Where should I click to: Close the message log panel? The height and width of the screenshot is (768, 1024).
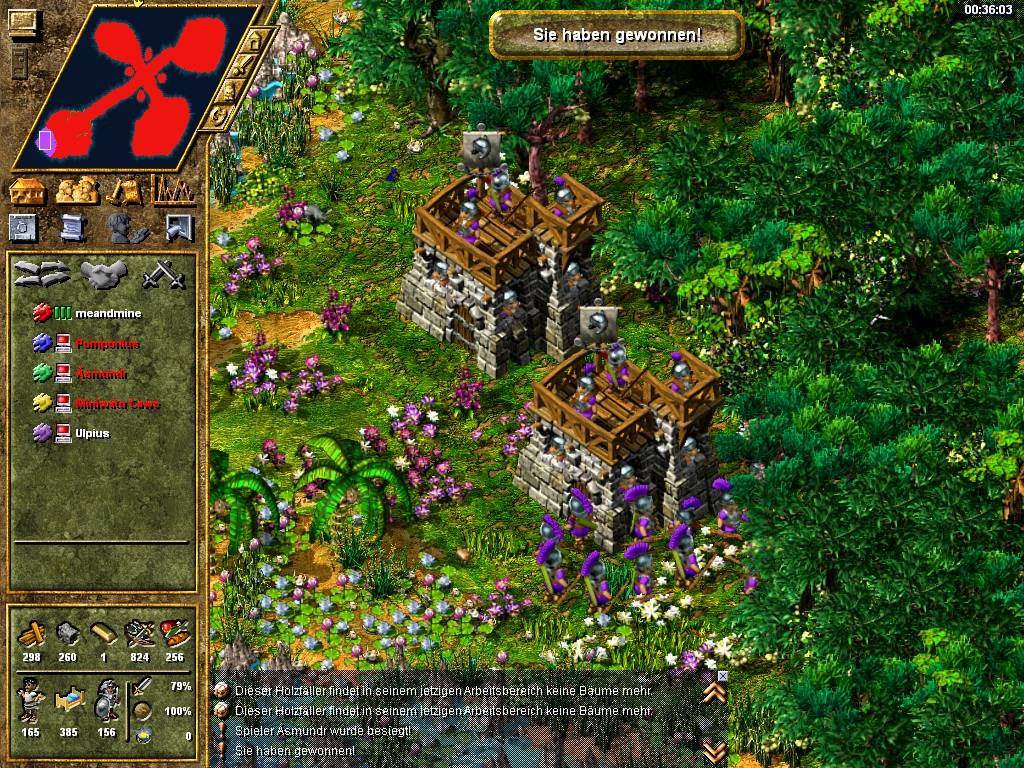click(x=723, y=676)
